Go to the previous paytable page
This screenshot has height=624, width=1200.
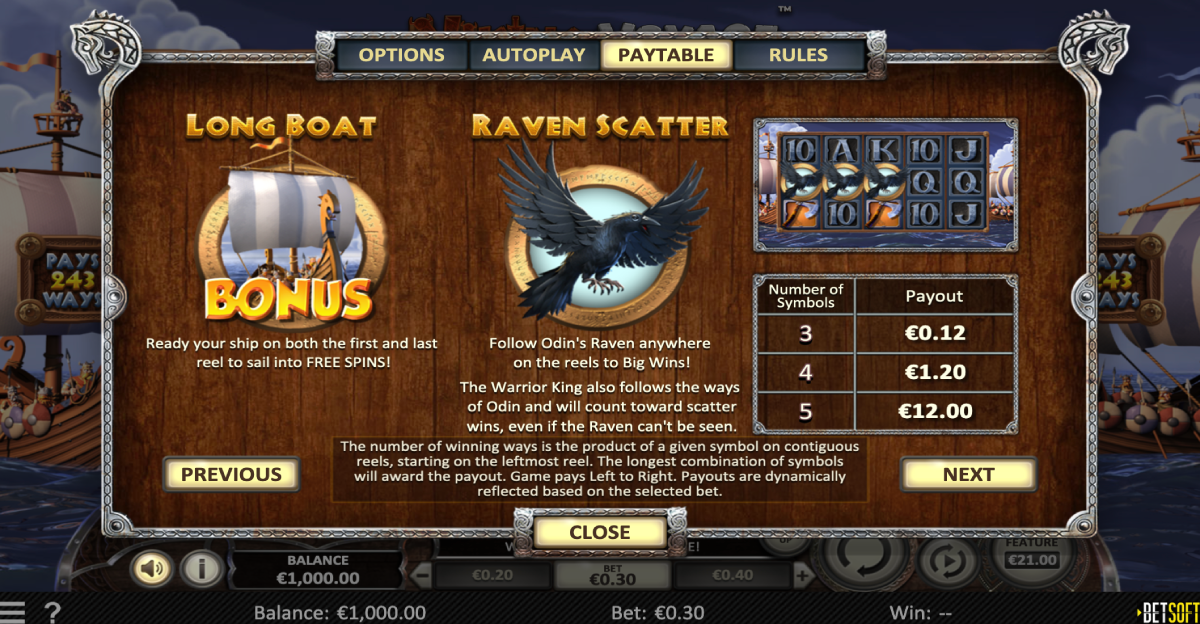pos(231,474)
